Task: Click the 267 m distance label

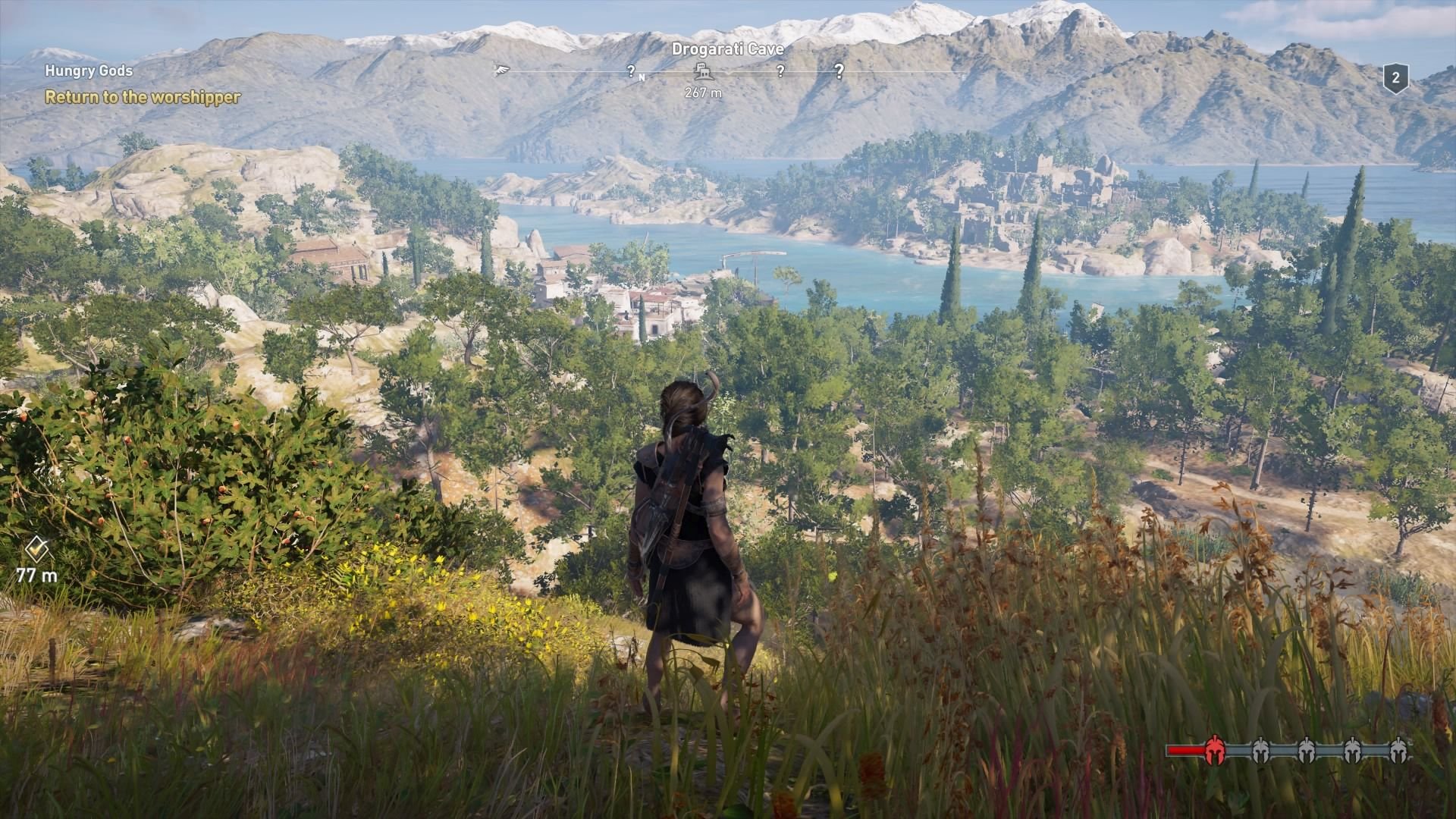Action: coord(703,93)
